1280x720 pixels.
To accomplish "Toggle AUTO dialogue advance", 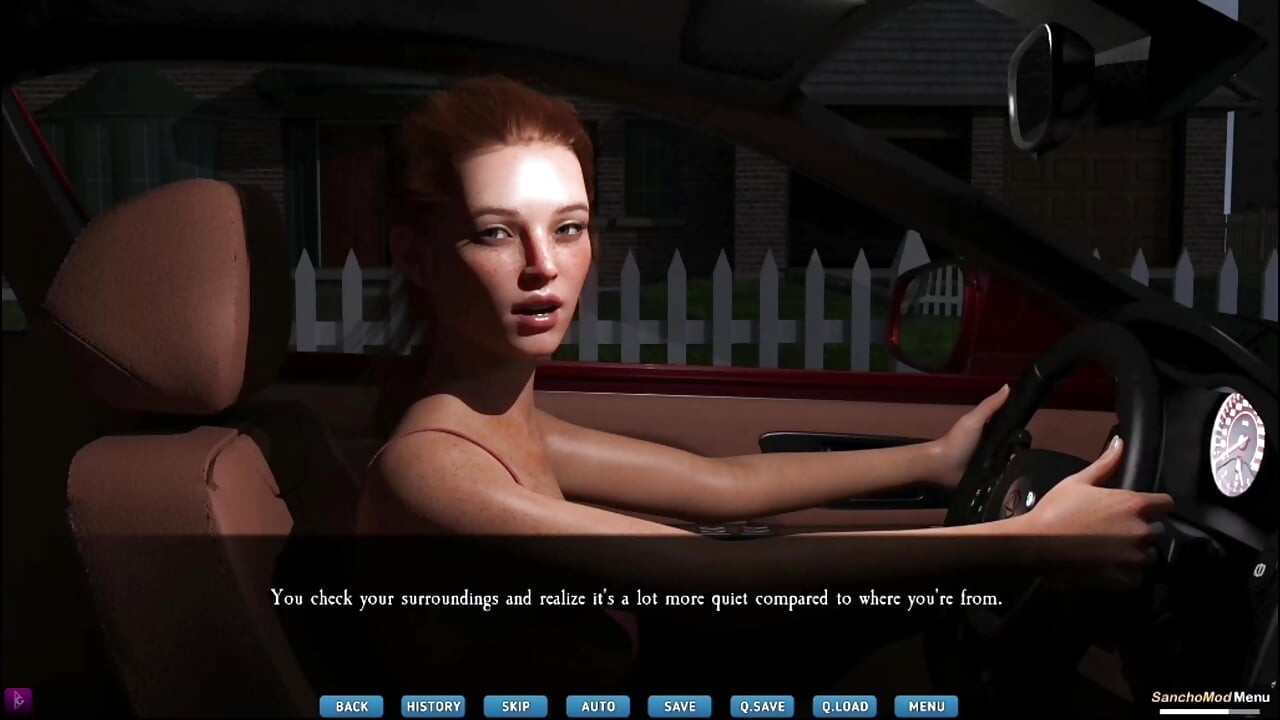I will coord(598,706).
